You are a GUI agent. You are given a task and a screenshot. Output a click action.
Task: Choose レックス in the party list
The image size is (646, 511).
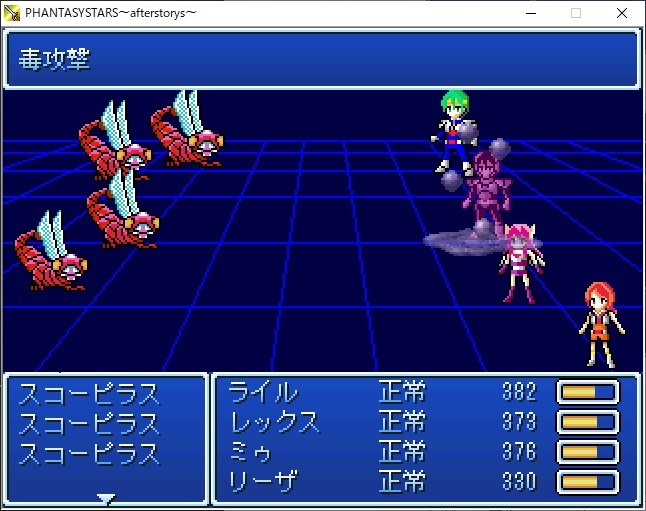[275, 421]
